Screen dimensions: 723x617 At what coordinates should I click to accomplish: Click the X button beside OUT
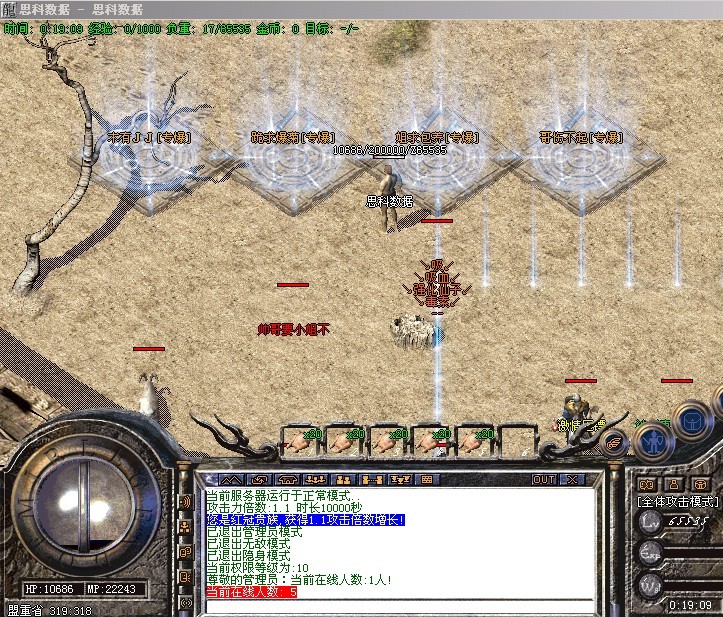click(x=572, y=480)
